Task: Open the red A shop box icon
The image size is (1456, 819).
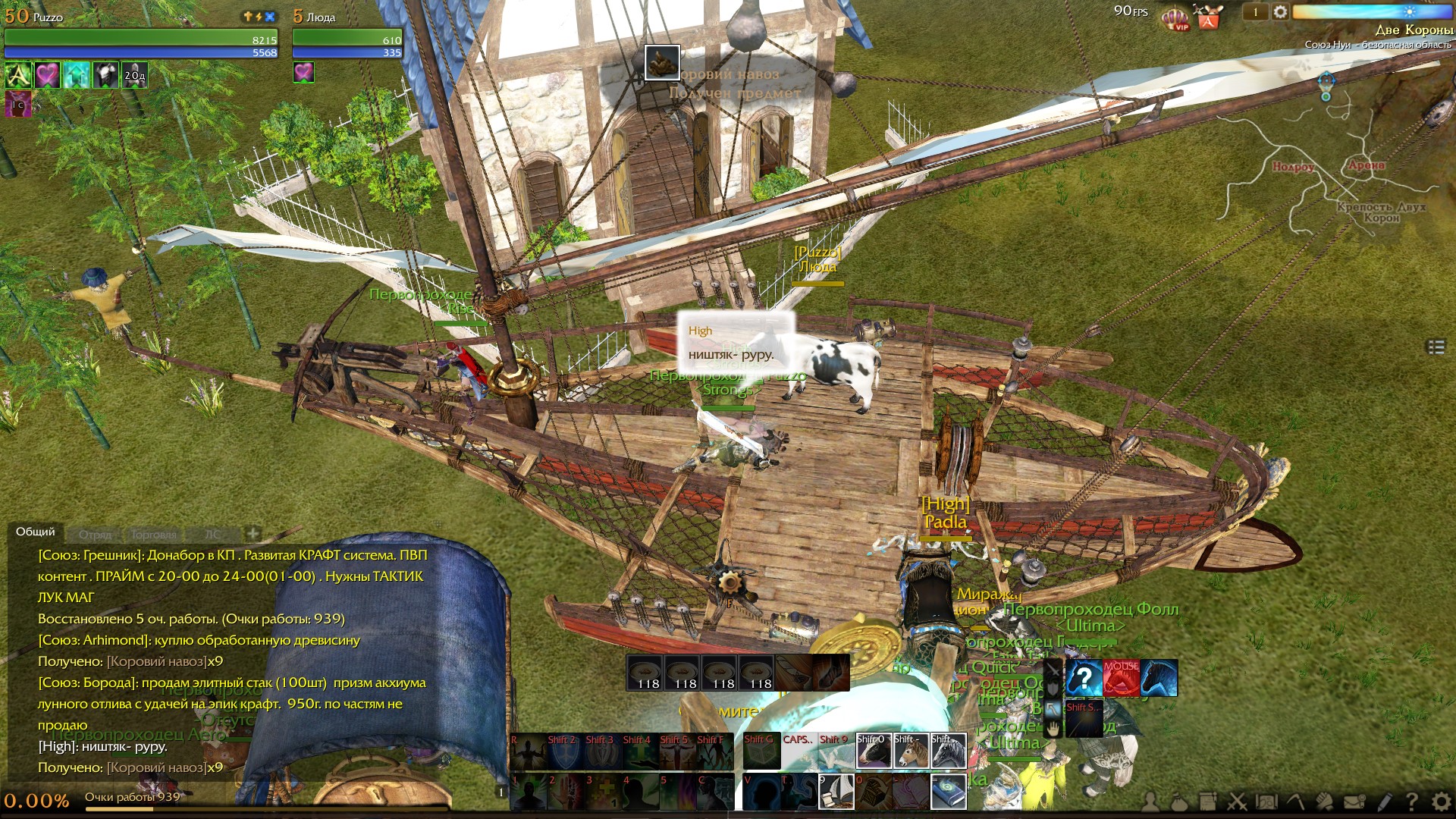Action: (1207, 17)
